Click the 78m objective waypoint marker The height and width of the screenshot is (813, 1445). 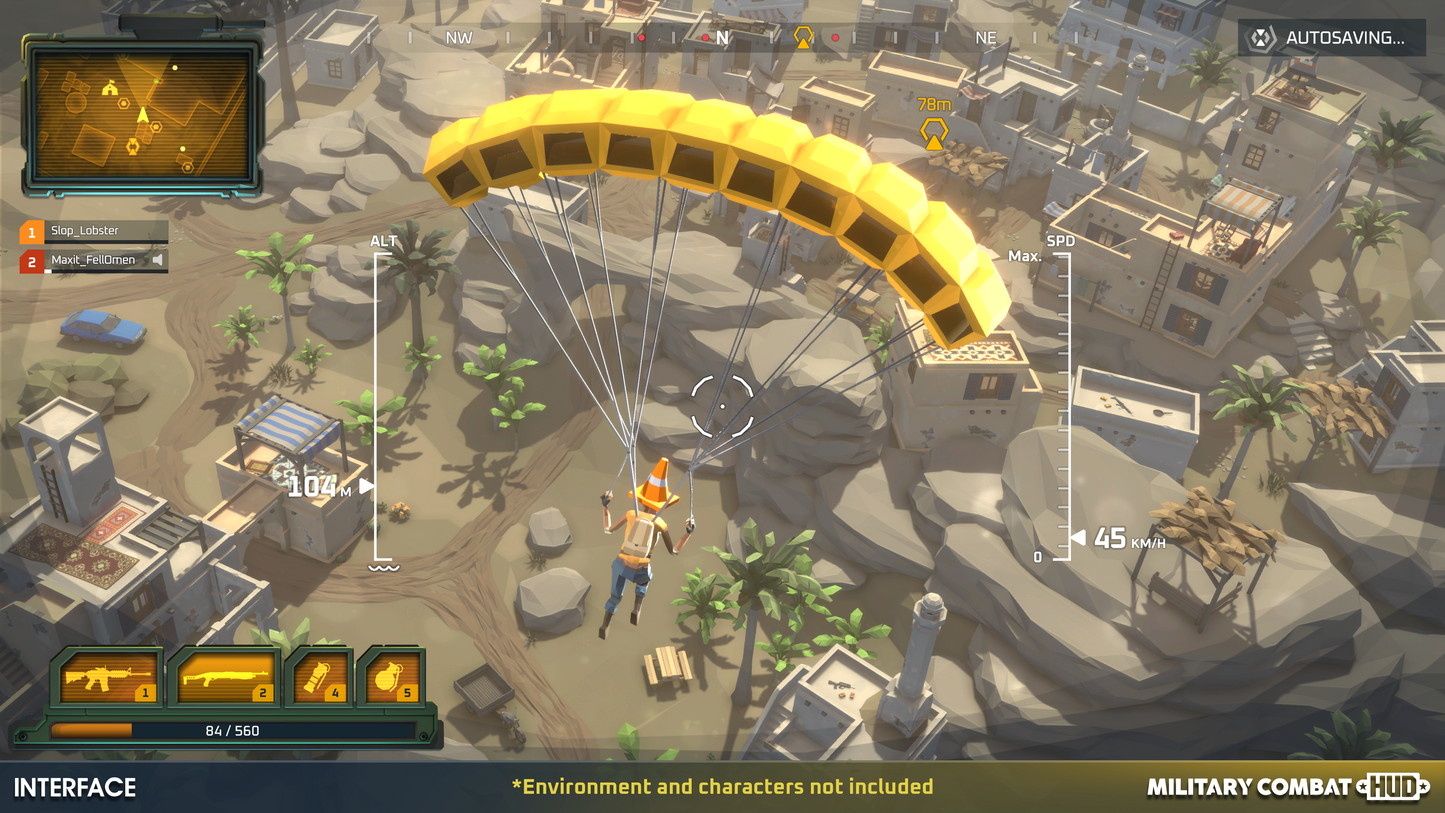tap(934, 132)
